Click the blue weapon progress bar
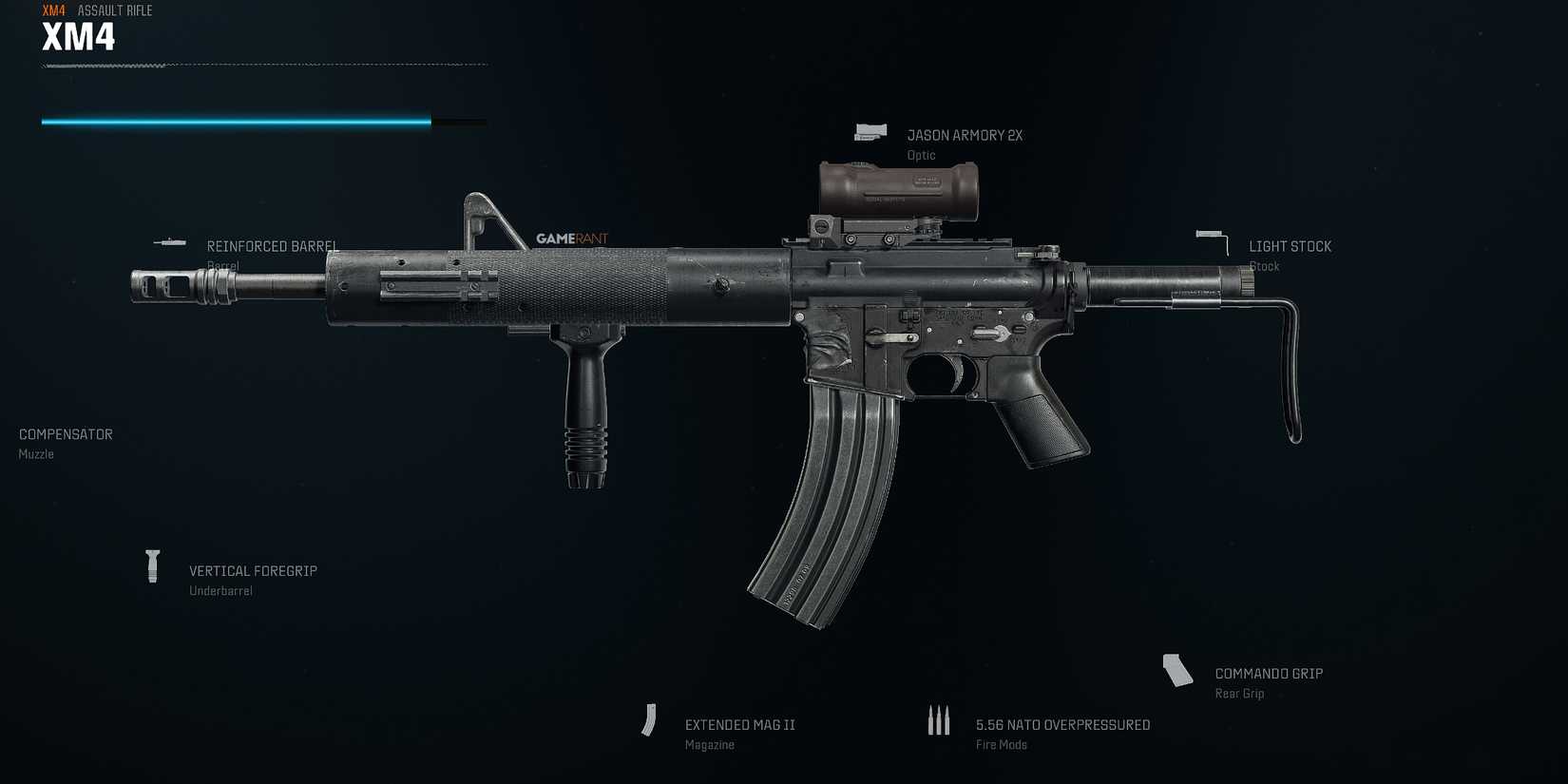1568x784 pixels. (234, 122)
